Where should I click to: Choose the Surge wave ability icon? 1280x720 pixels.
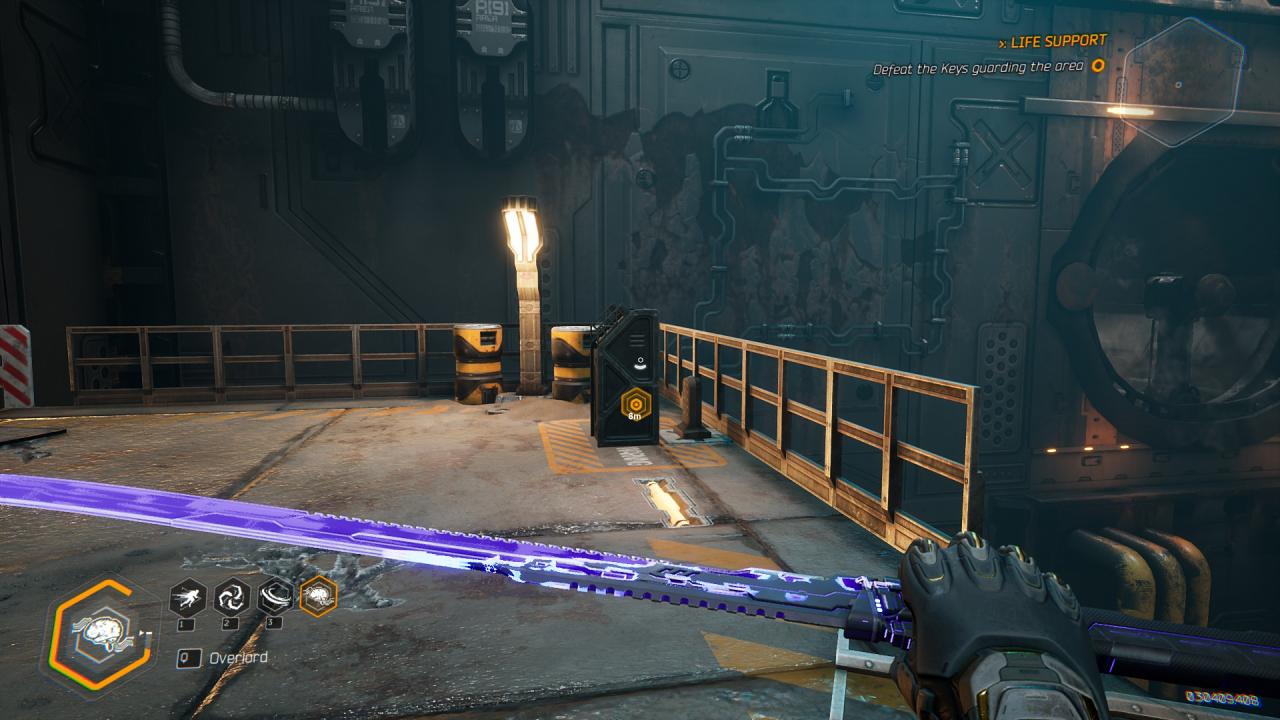point(275,597)
